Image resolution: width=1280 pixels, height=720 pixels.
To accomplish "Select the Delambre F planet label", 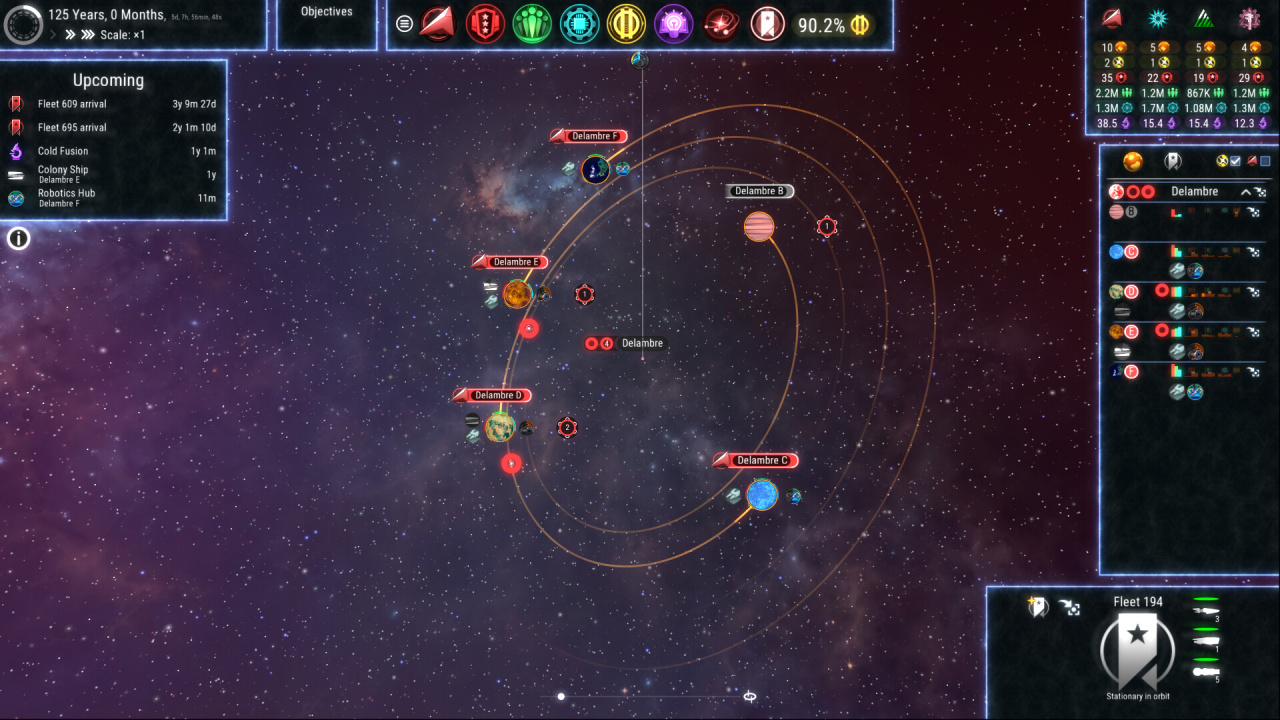I will [x=597, y=136].
